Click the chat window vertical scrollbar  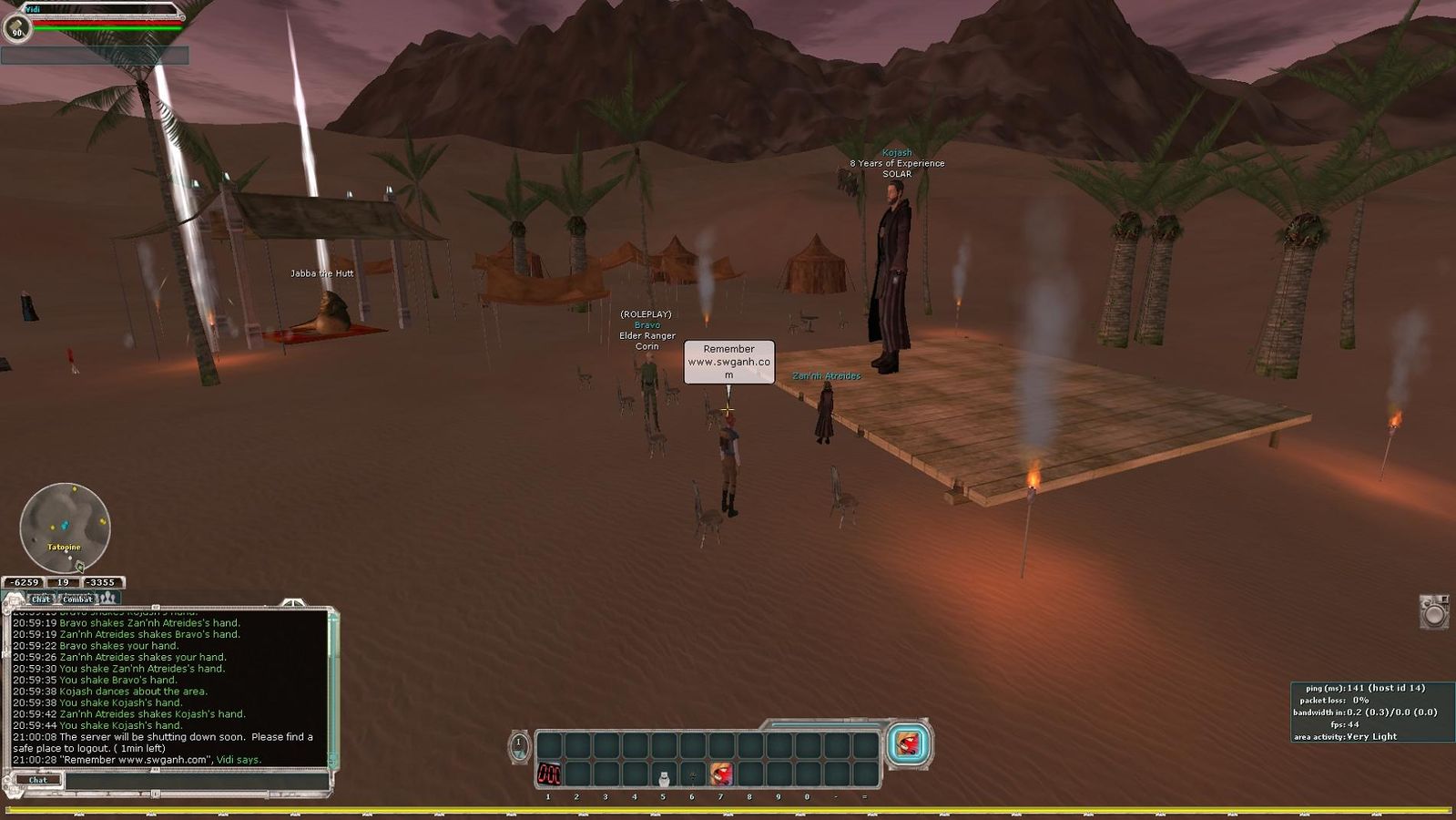point(332,683)
